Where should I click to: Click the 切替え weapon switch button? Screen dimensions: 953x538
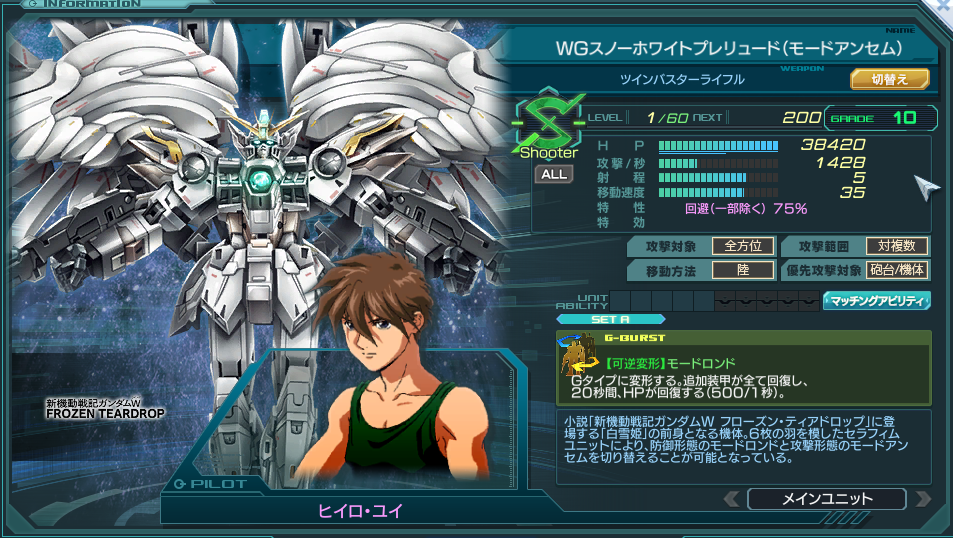tap(889, 78)
